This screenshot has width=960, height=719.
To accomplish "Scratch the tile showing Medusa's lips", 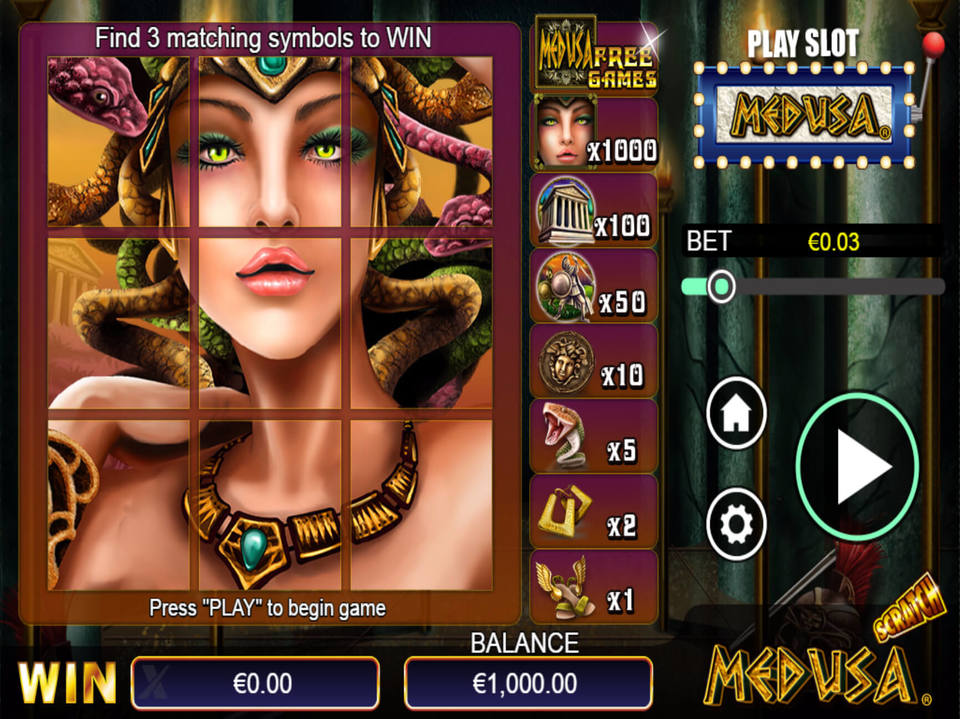I will 274,322.
